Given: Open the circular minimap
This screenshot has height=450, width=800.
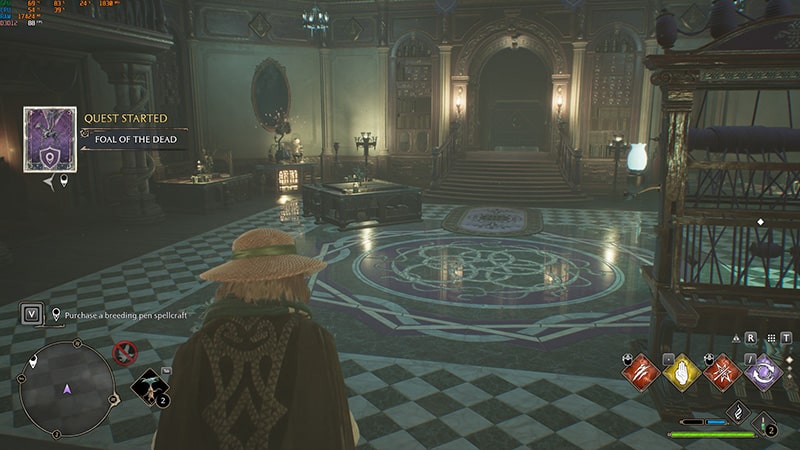Looking at the screenshot, I should pos(67,388).
